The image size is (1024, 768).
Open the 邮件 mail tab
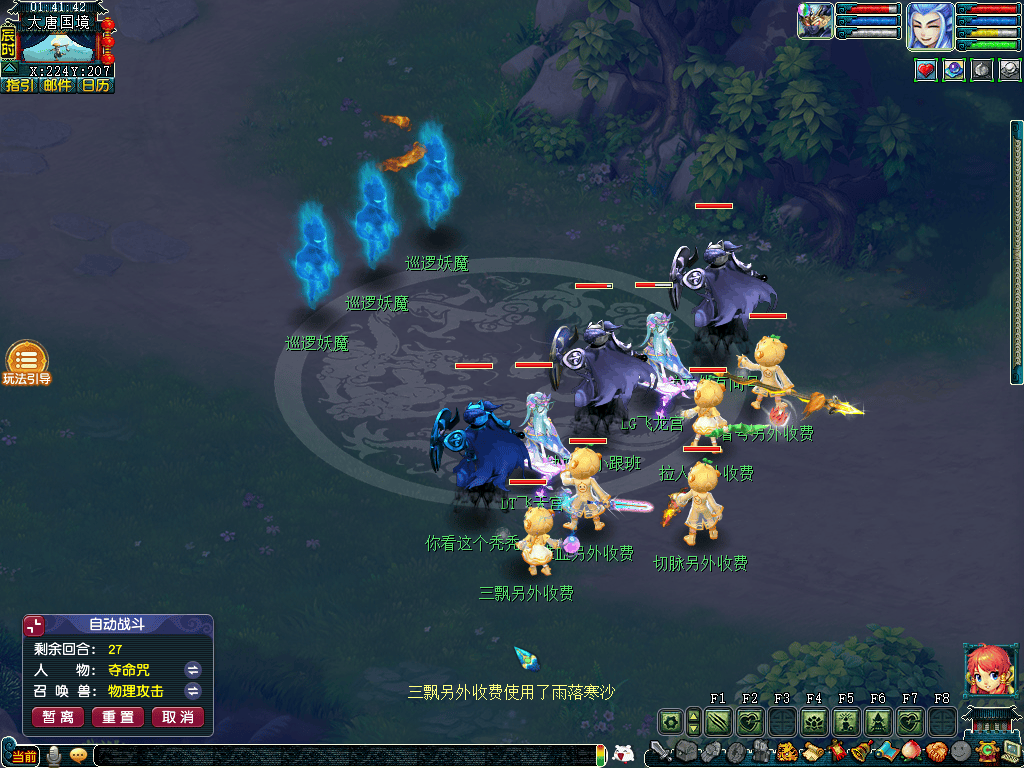[x=57, y=86]
